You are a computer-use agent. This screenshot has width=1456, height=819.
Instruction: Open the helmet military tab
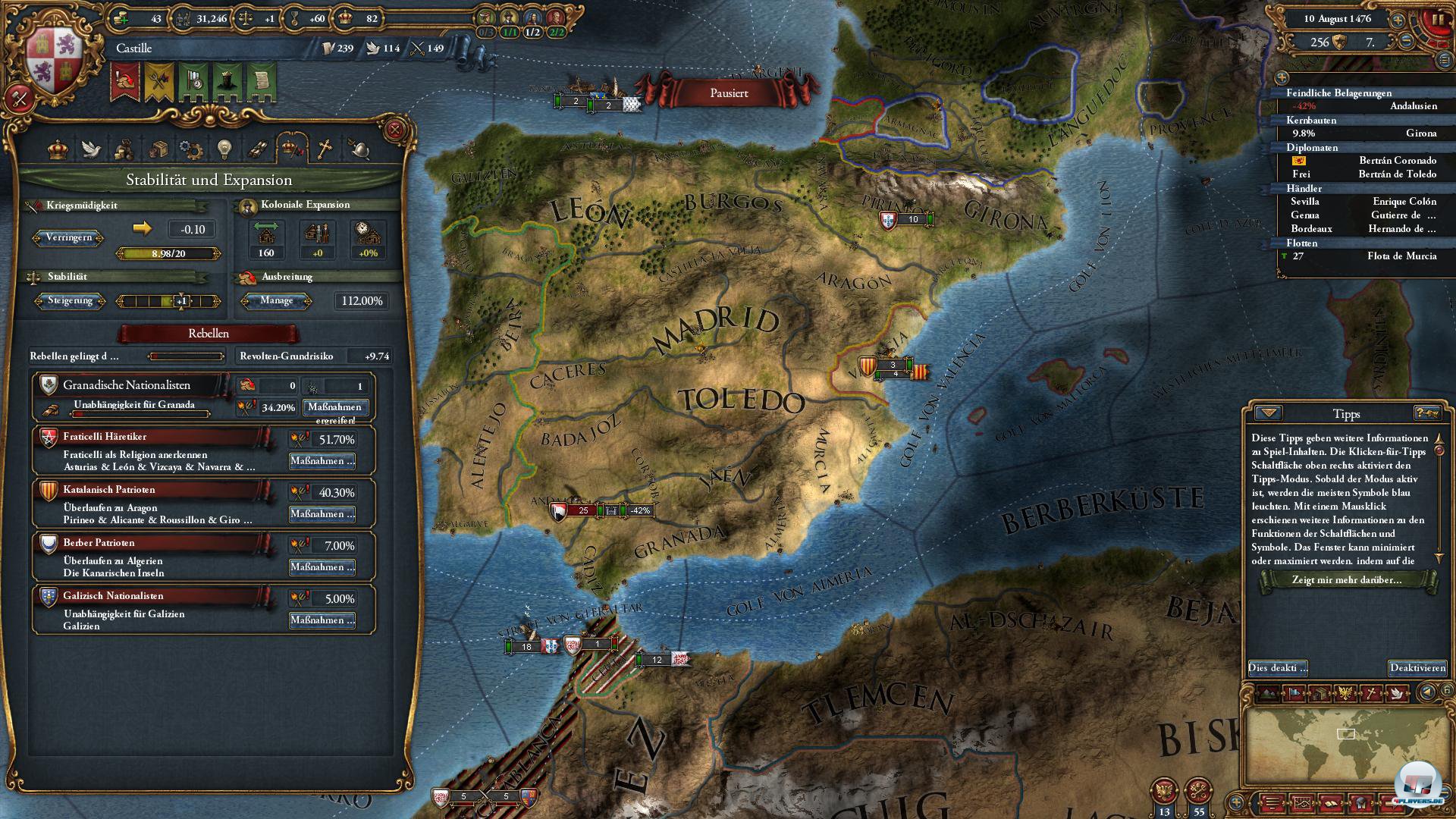click(359, 149)
